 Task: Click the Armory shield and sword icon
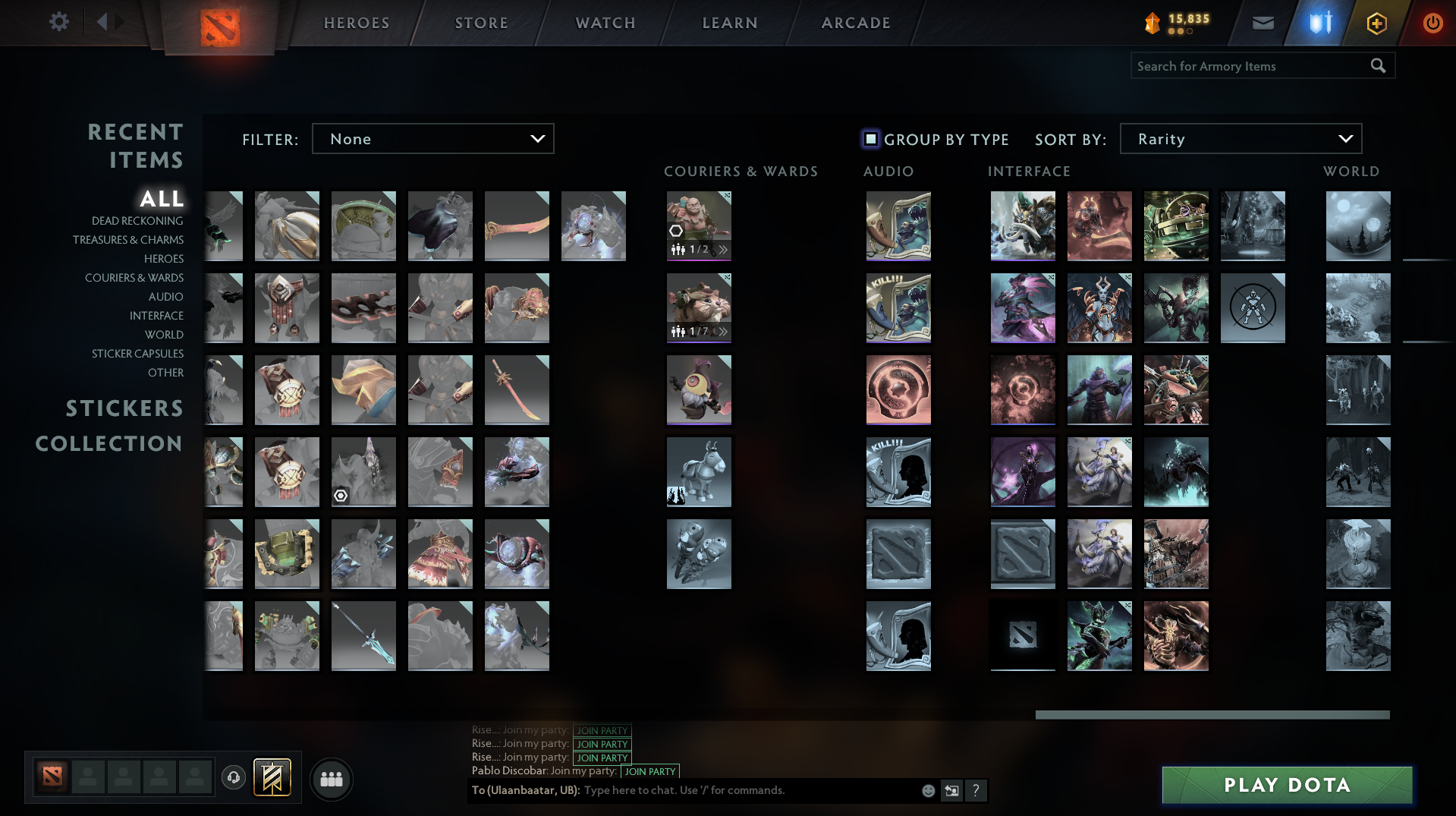pos(1318,23)
